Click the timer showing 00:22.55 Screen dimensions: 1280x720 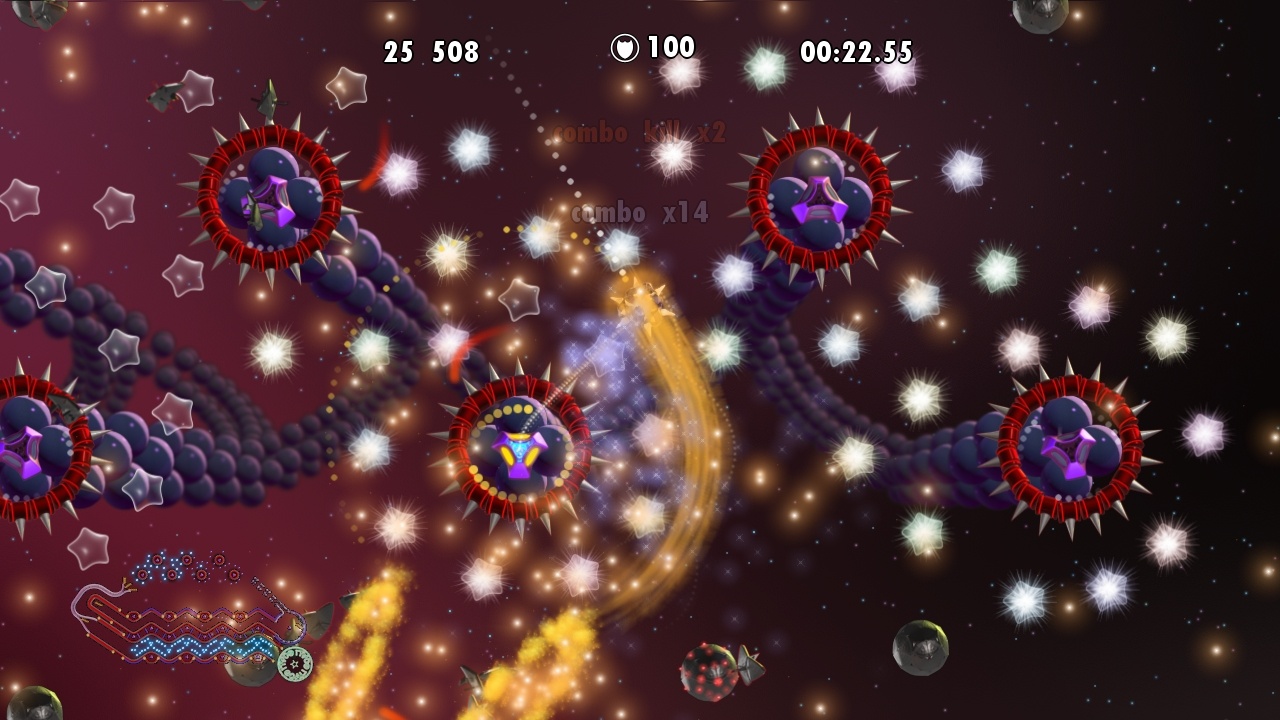tap(855, 49)
